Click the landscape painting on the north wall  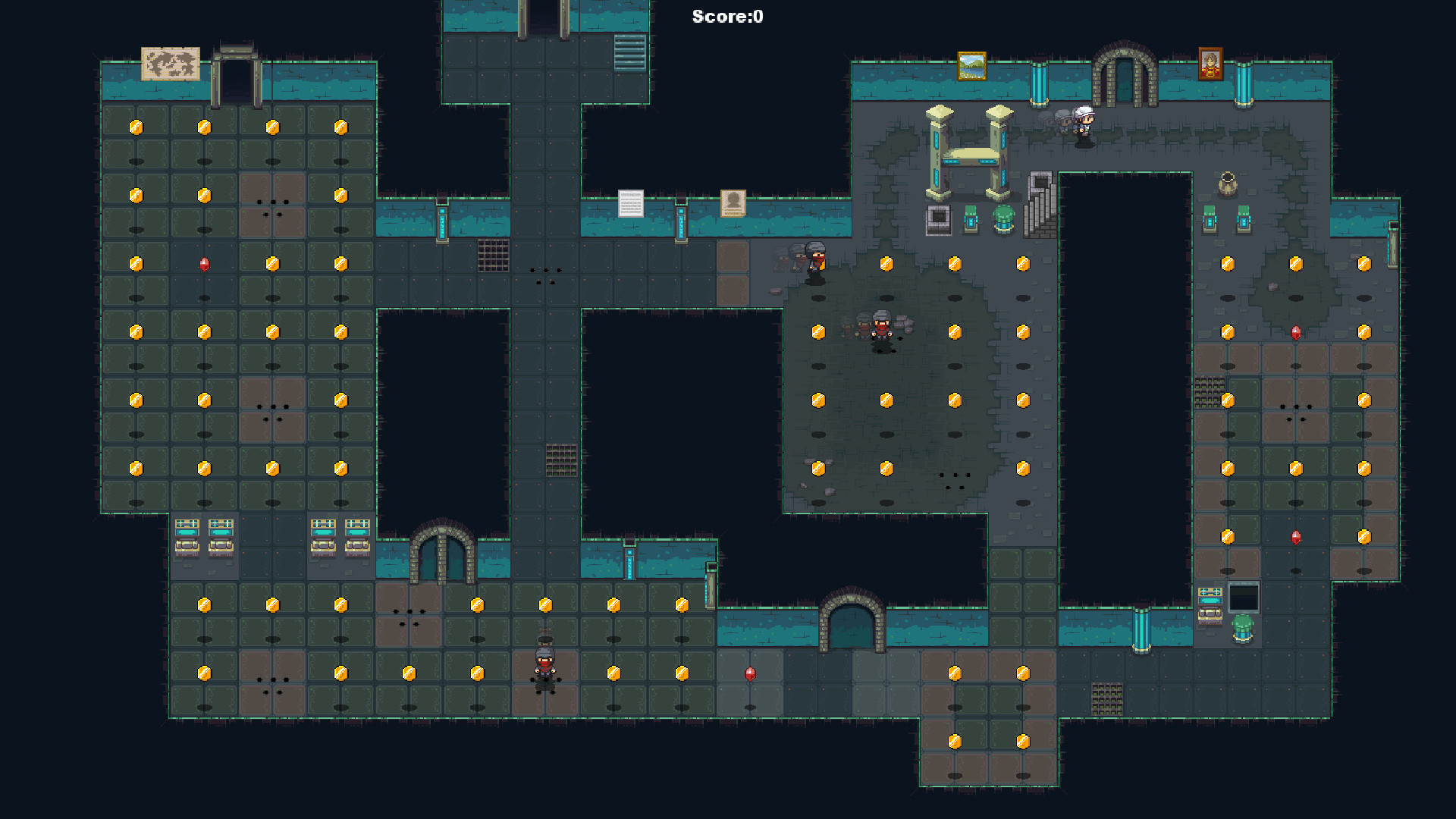[x=971, y=67]
